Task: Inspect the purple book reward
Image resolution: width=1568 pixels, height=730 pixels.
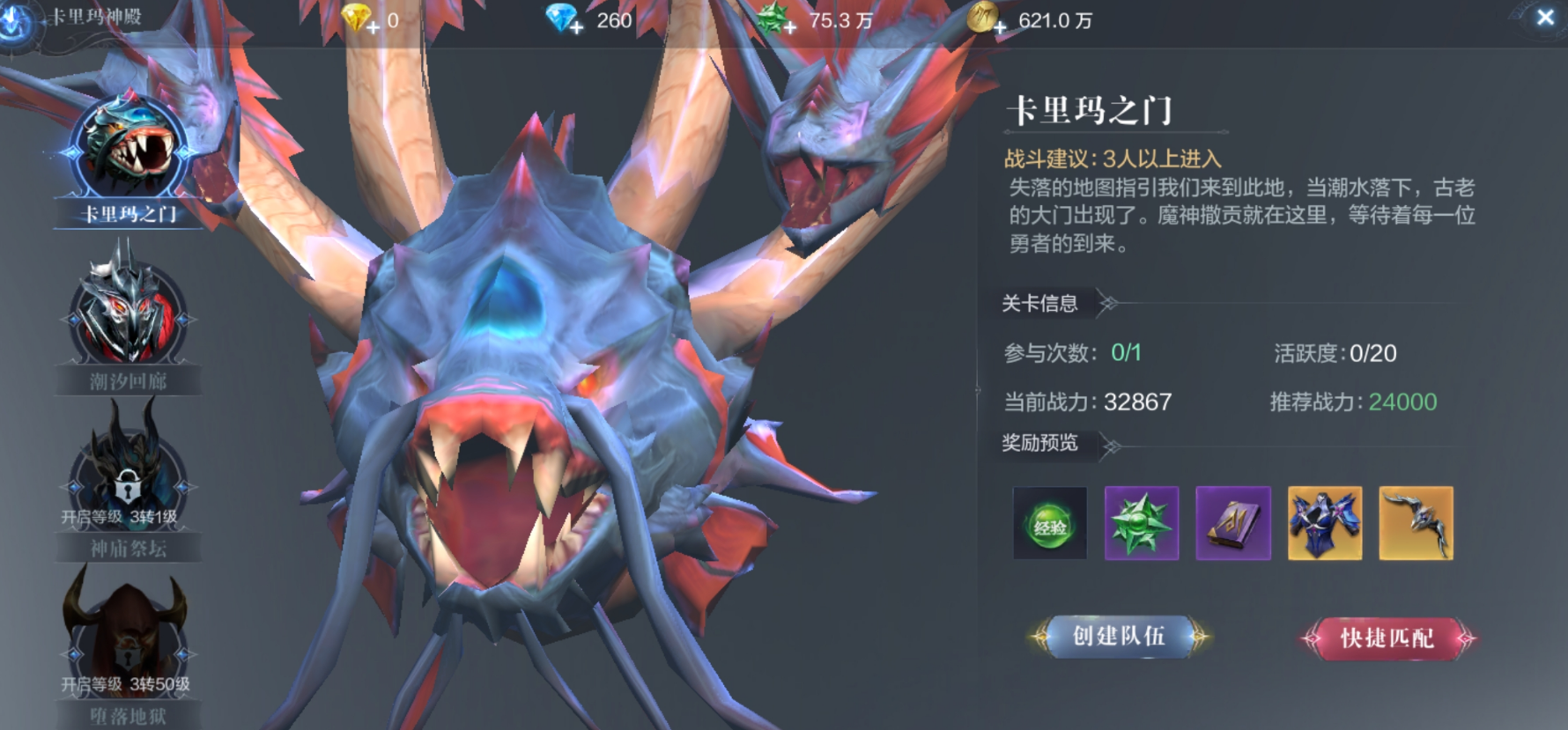Action: coord(1233,524)
